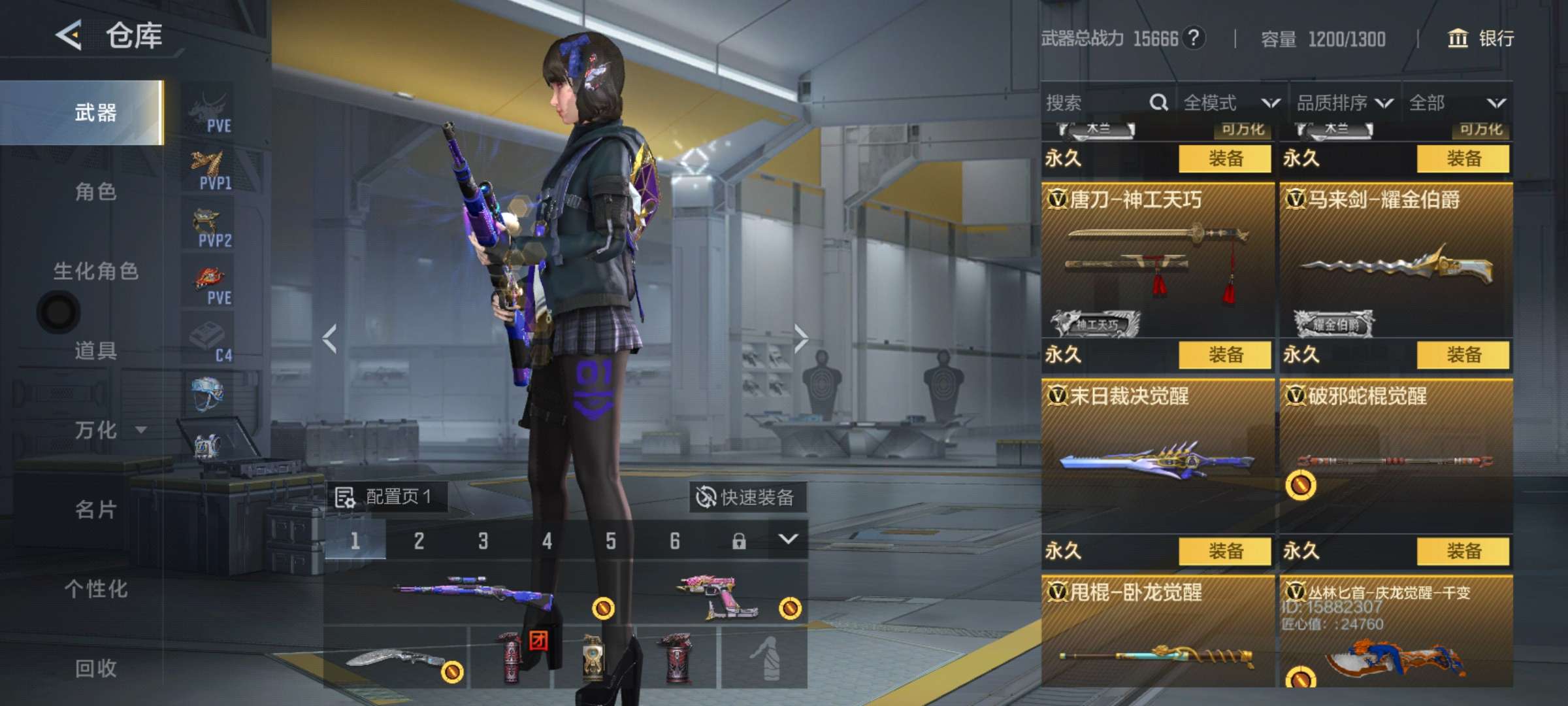This screenshot has width=1568, height=706.
Task: Open the 名片 name card tab
Action: [x=95, y=509]
